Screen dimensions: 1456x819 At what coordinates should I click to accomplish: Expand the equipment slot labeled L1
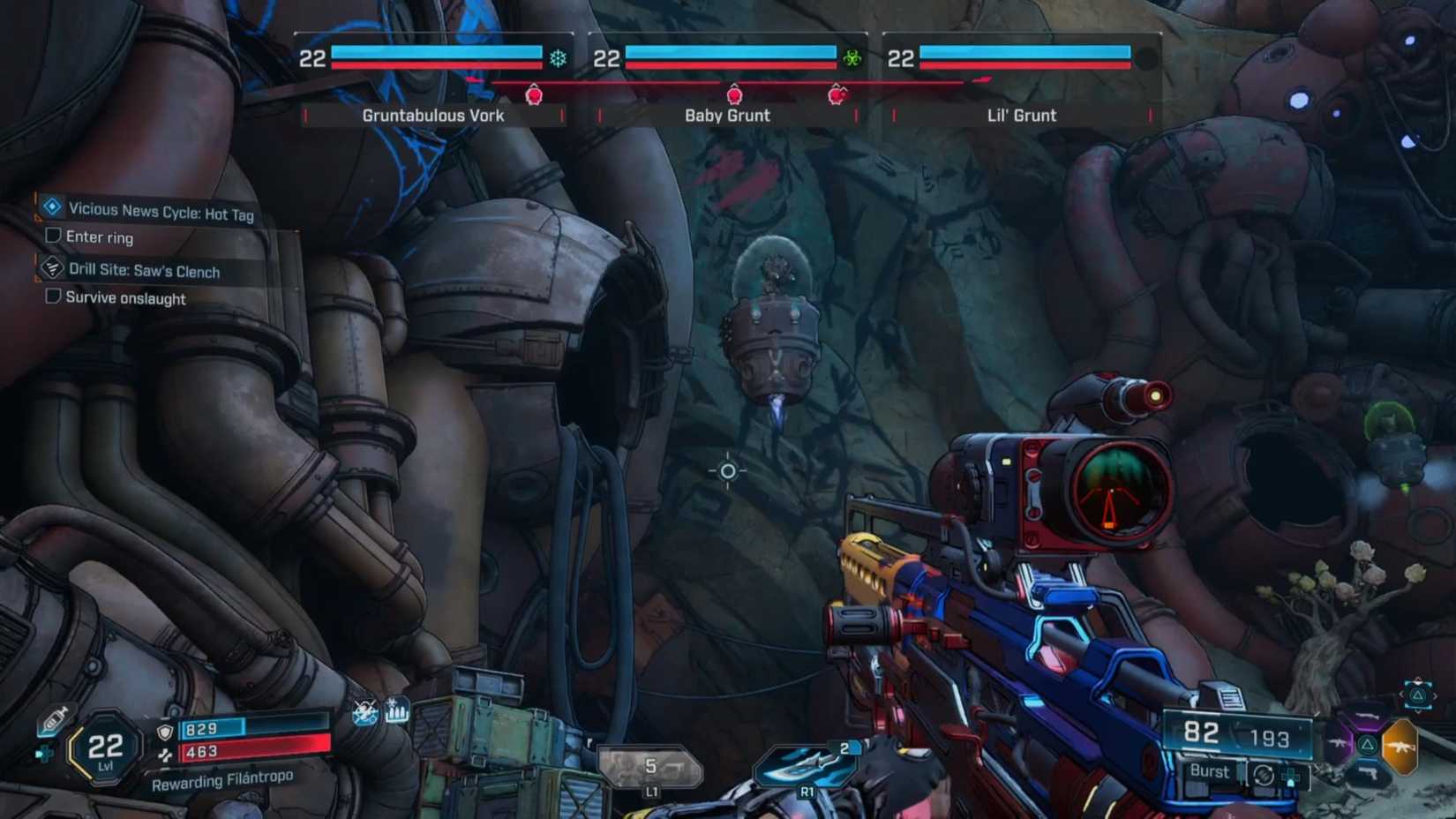tap(653, 768)
